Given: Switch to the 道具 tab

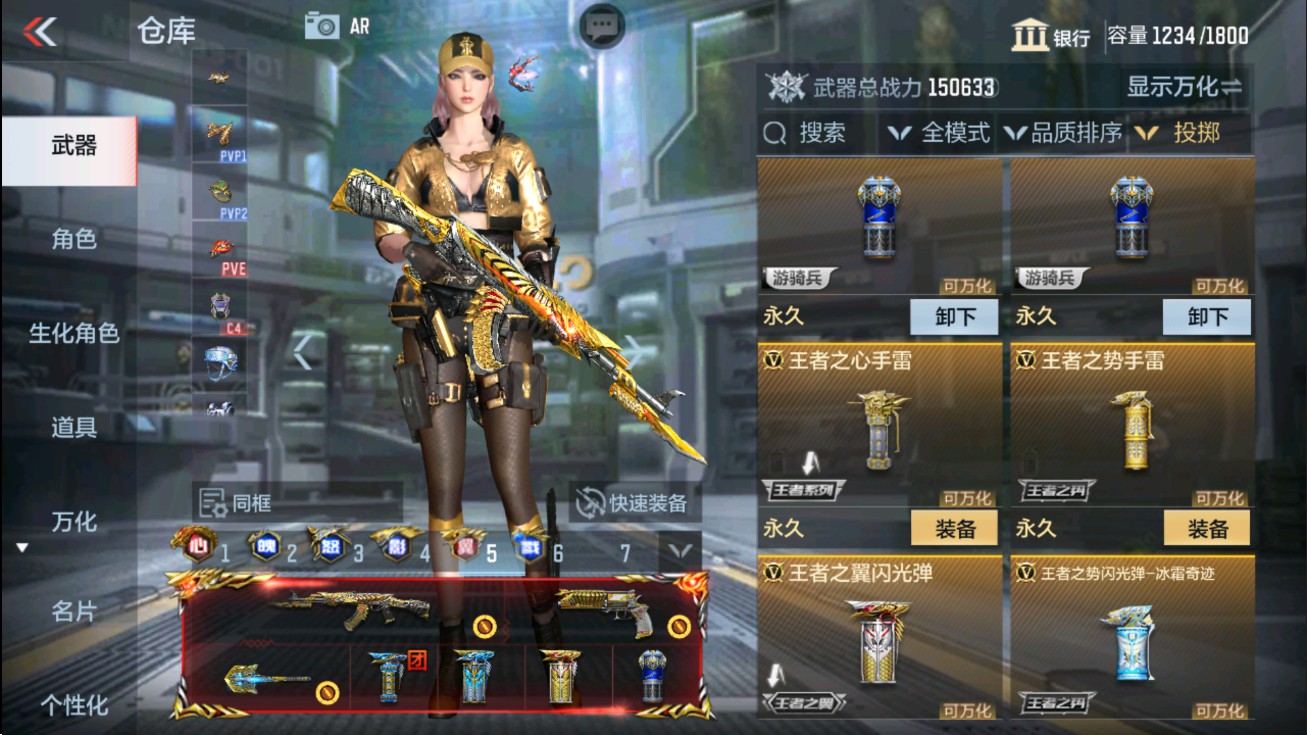Looking at the screenshot, I should point(73,427).
